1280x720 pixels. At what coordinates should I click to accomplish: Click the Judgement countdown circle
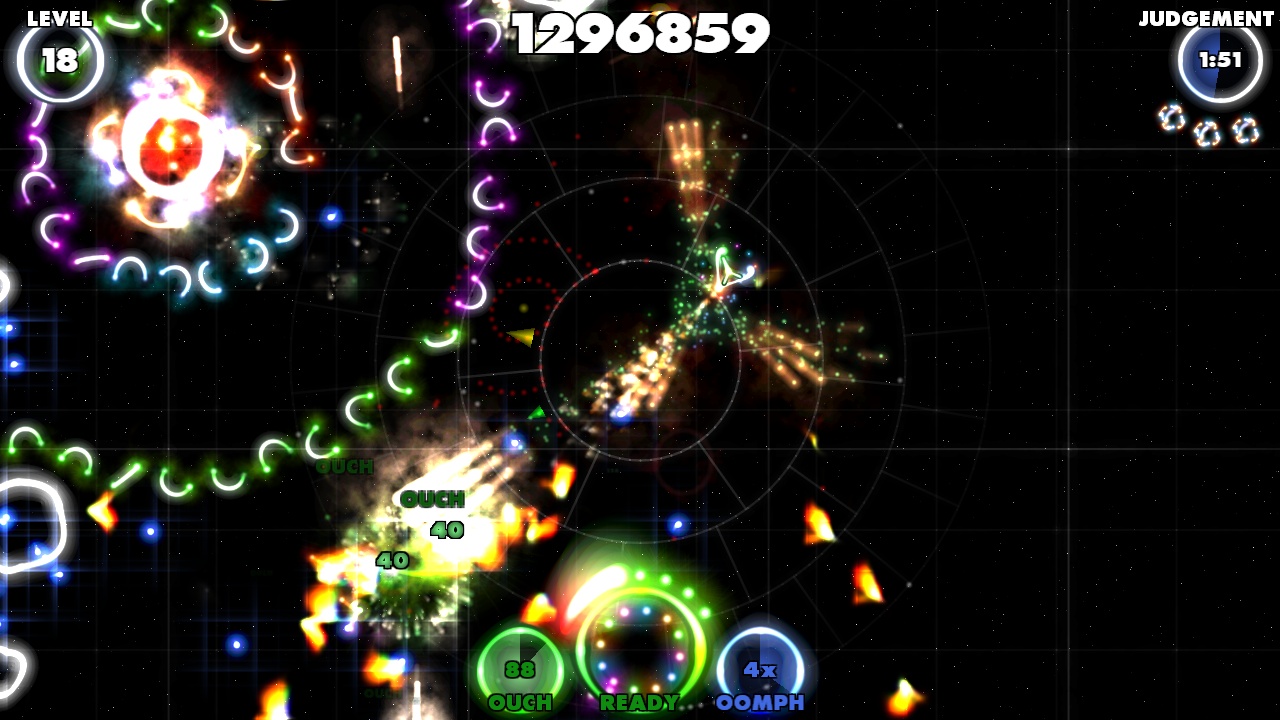click(1218, 58)
